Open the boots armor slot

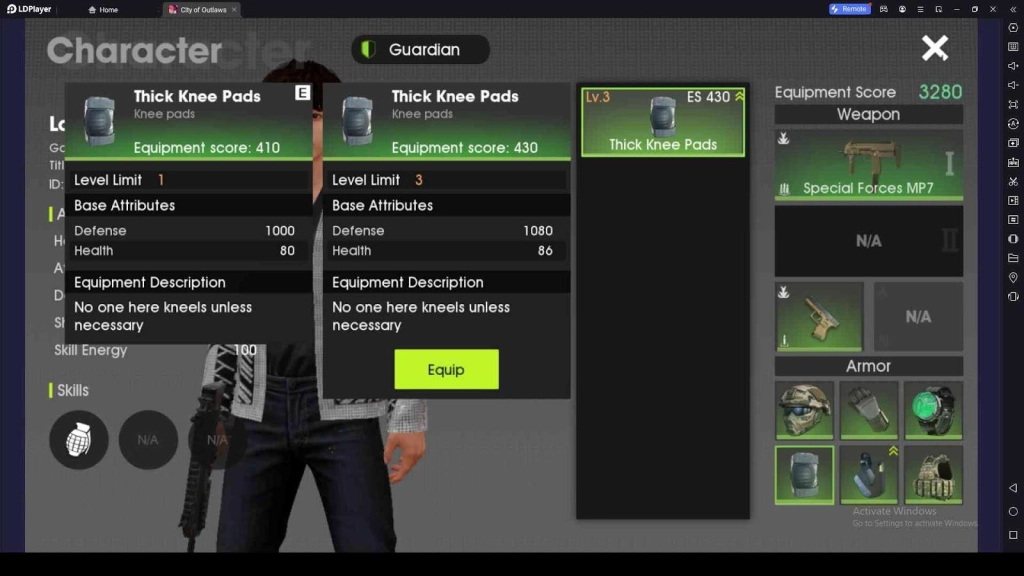[868, 474]
